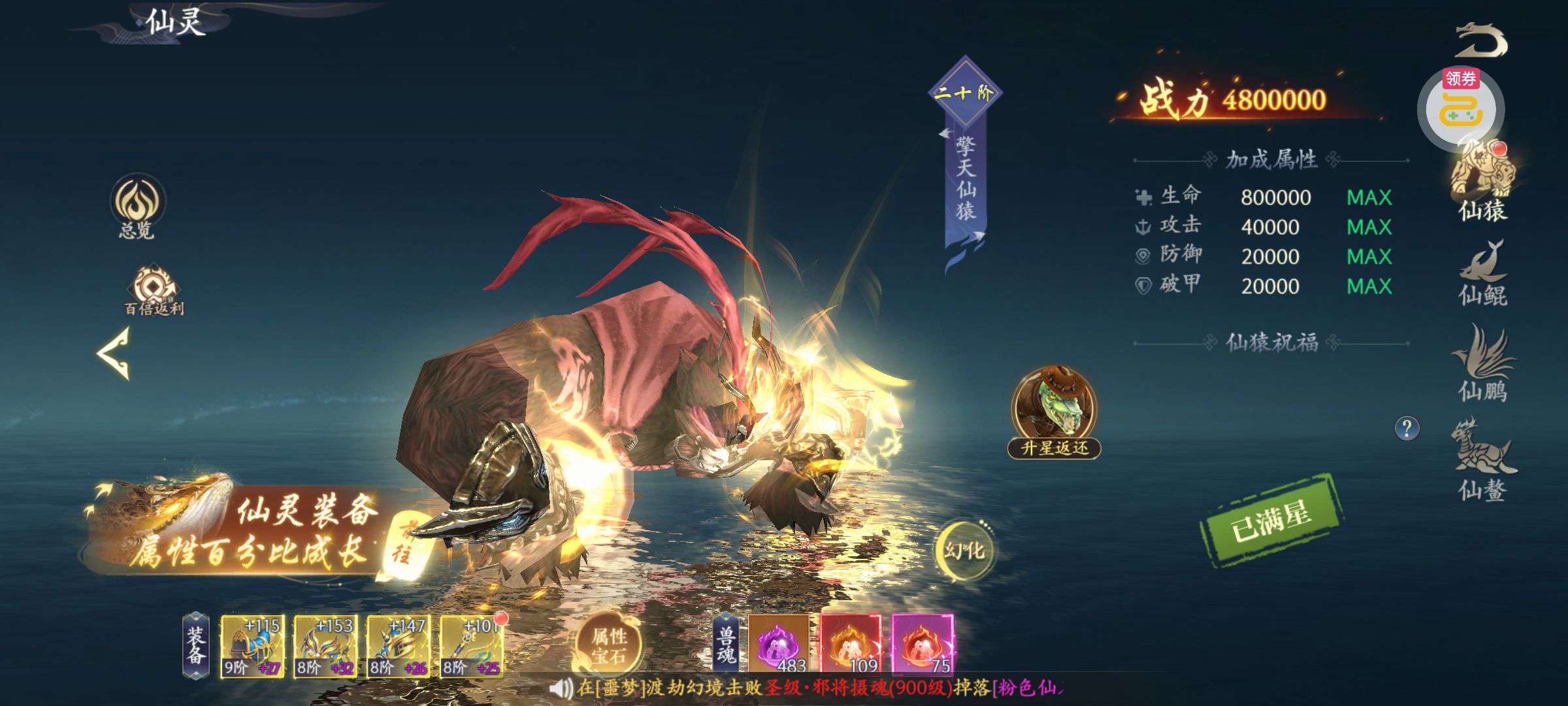1568x706 pixels.
Task: Select the beast soul showing 109
Action: point(851,645)
